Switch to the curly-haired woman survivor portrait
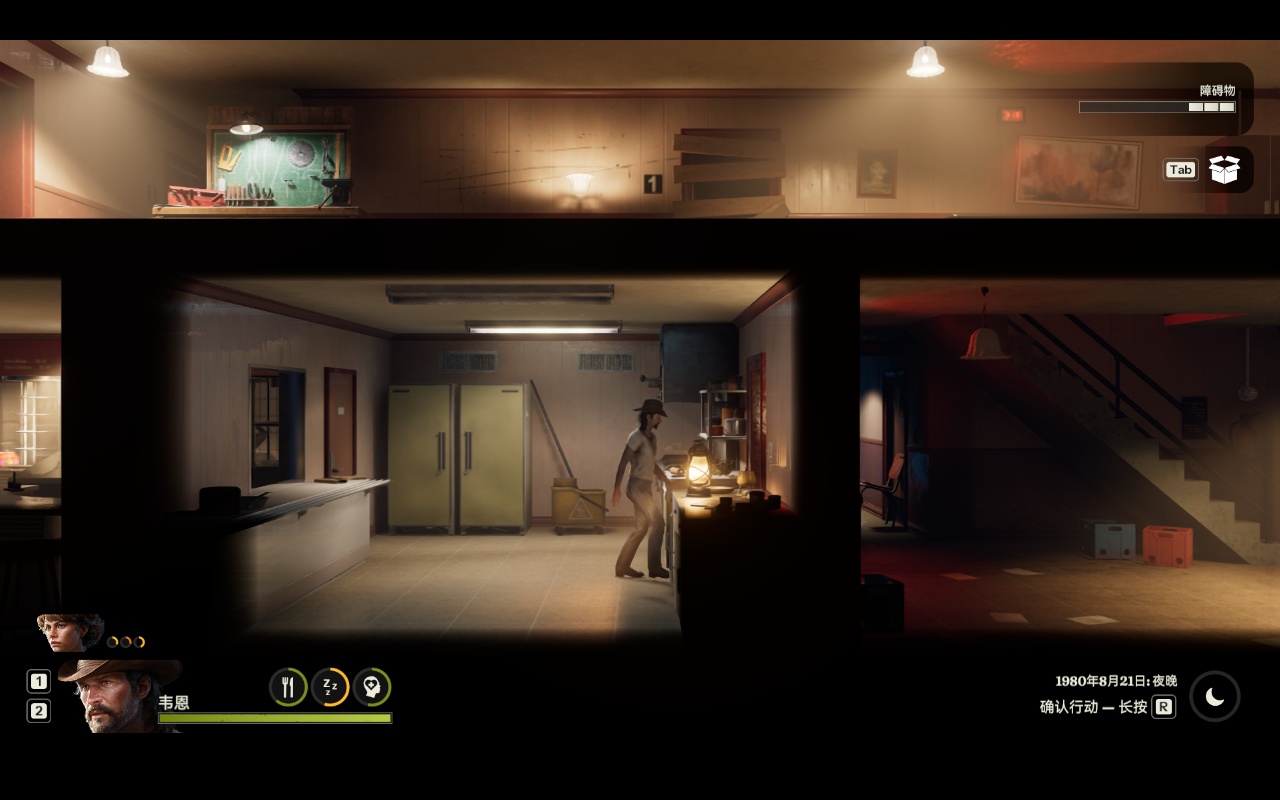This screenshot has height=800, width=1280. 69,632
